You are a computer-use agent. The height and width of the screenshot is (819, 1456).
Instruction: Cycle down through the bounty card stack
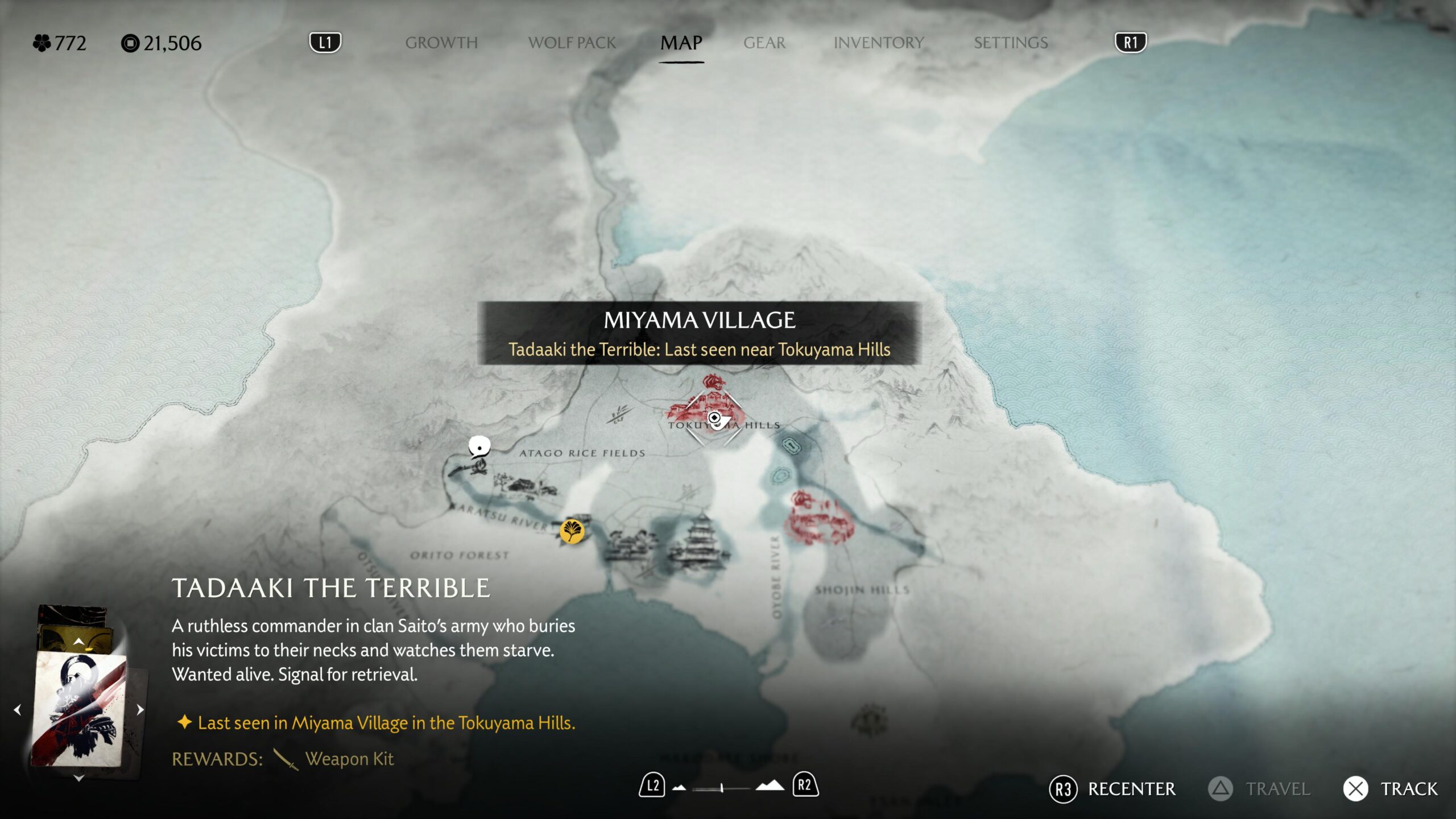click(x=78, y=778)
